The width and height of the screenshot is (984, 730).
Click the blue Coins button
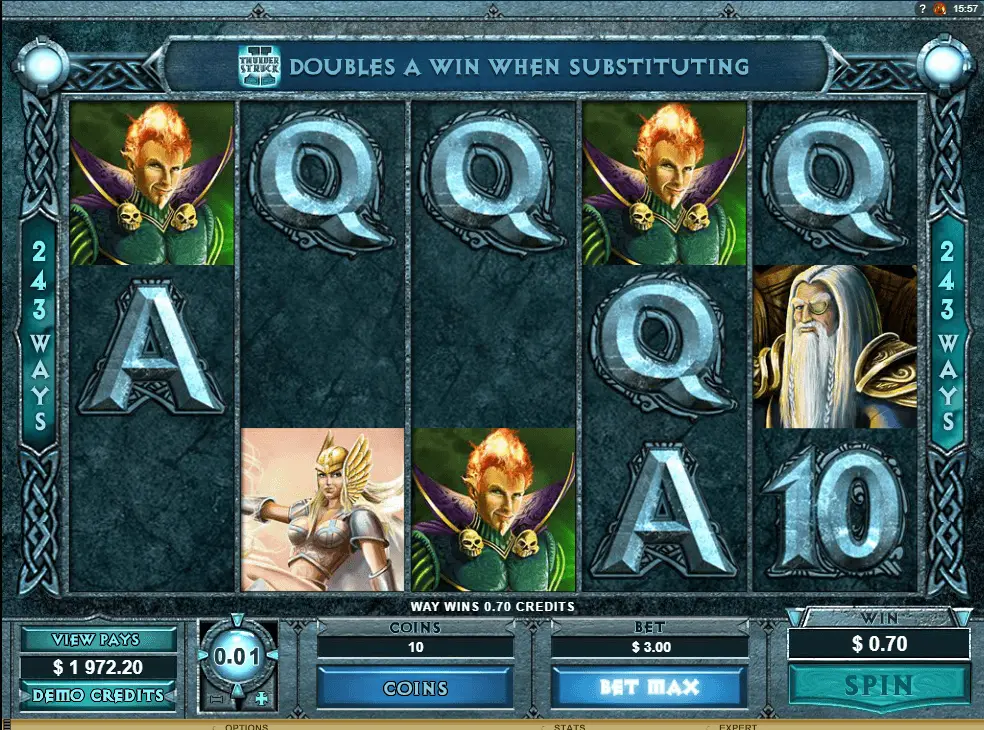[x=415, y=688]
